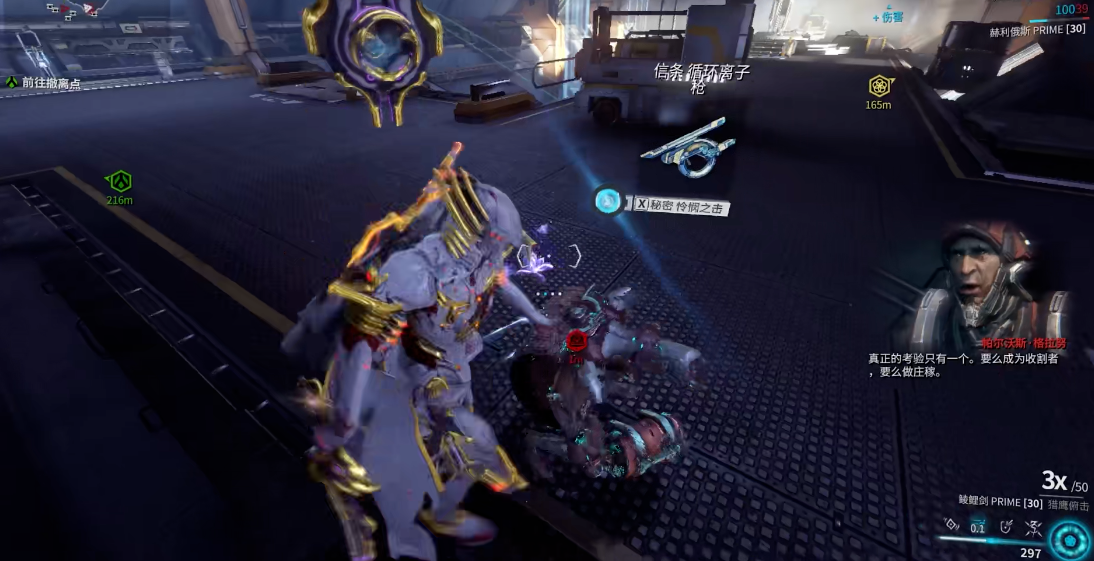The image size is (1094, 561).
Task: Click the red enemy marker icon
Action: 576,342
